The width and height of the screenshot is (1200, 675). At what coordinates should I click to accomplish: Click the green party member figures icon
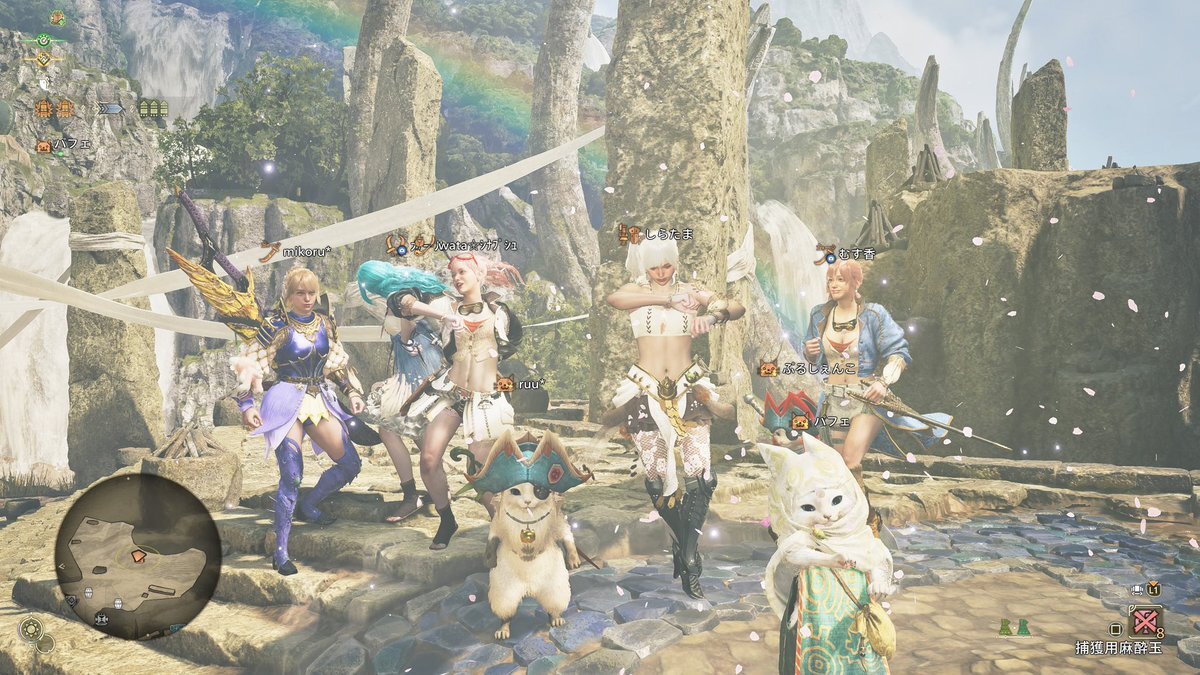(x=1013, y=628)
